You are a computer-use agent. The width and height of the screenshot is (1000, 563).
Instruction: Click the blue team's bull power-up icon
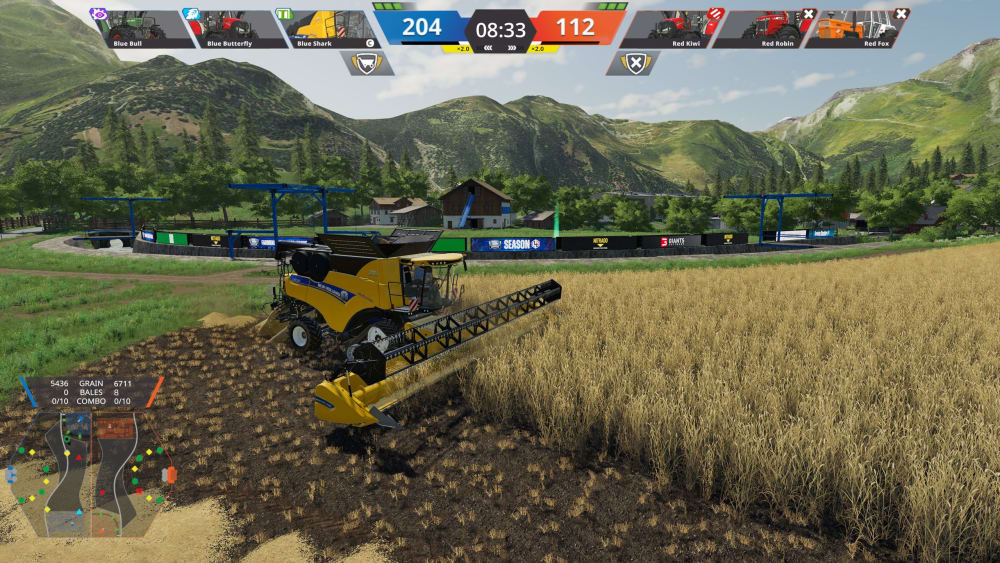pos(367,64)
